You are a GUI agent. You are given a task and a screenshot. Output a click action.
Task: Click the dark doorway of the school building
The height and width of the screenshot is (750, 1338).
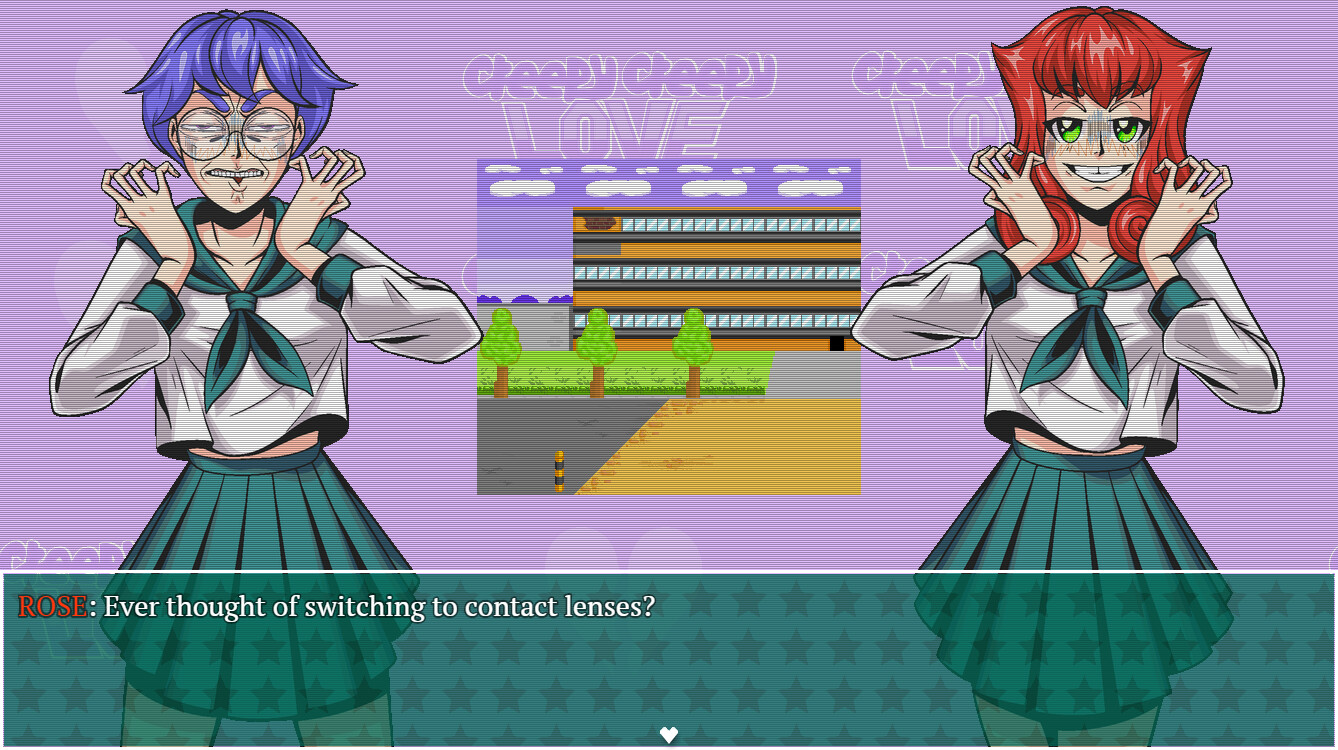pos(836,342)
